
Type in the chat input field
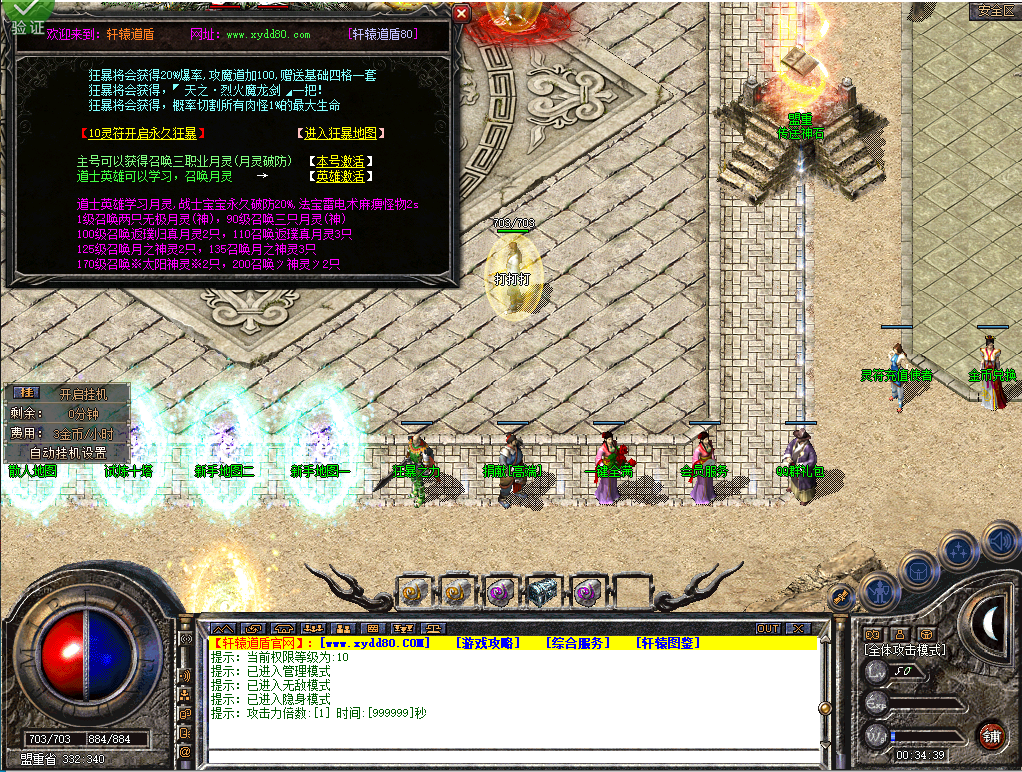click(510, 755)
